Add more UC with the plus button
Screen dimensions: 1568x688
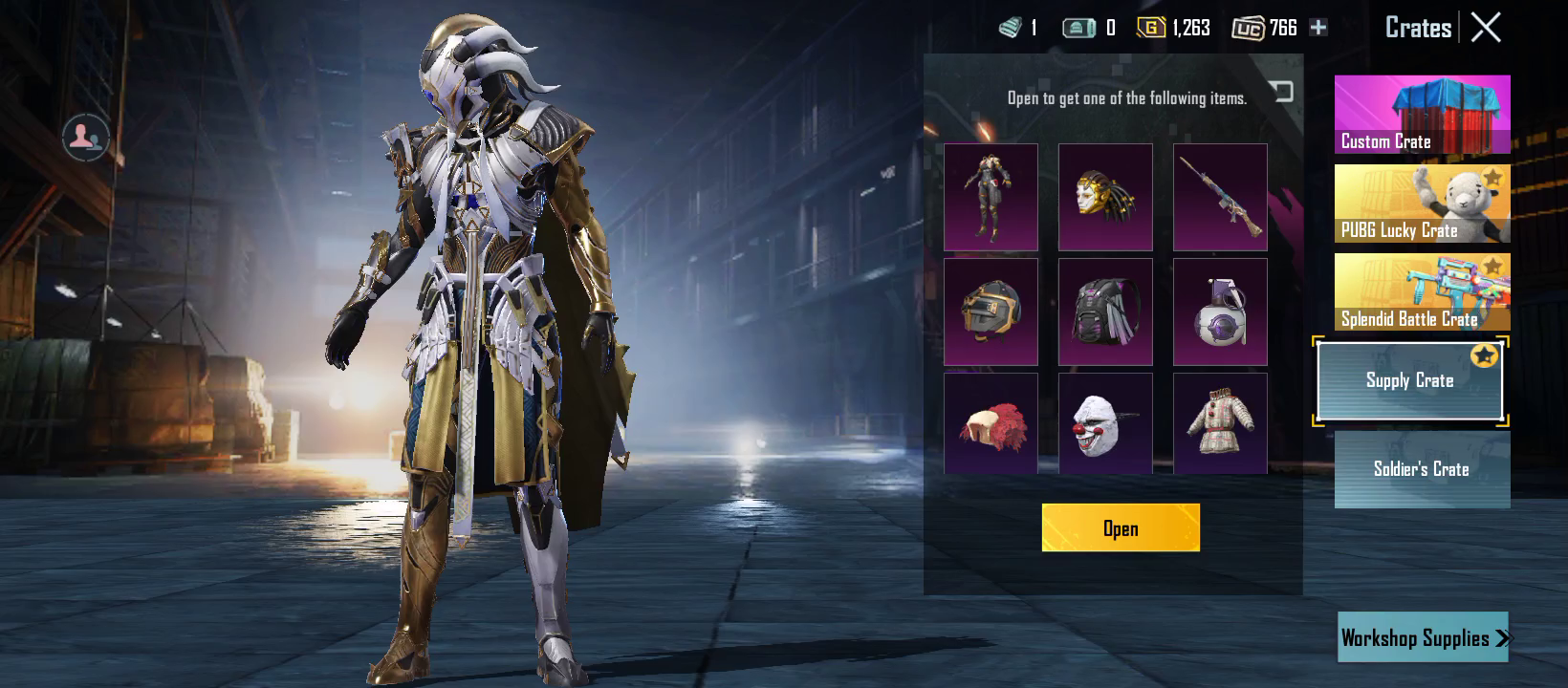pos(1318,28)
